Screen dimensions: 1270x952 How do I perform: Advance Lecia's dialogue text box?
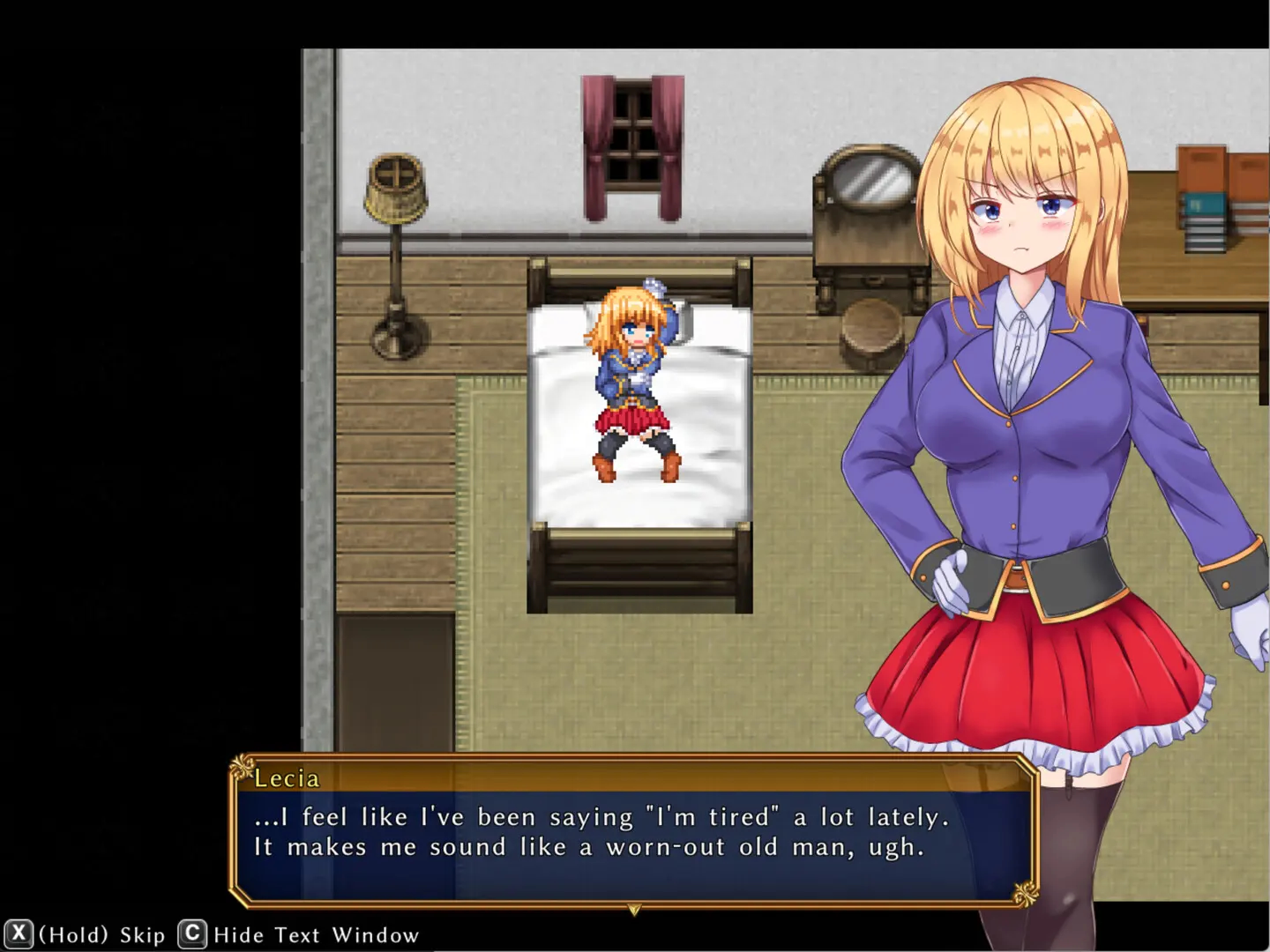pyautogui.click(x=633, y=832)
